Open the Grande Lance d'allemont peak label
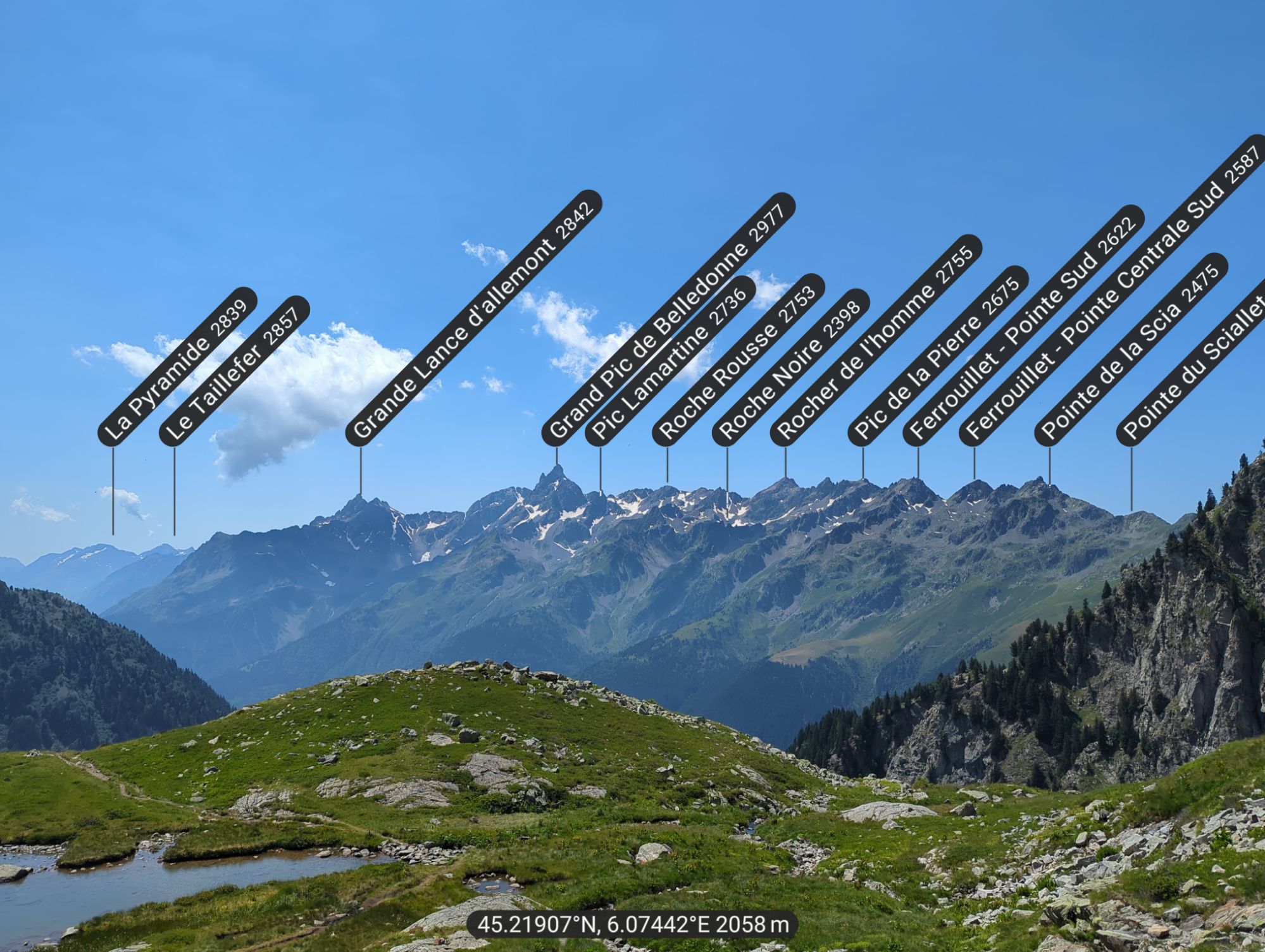This screenshot has height=952, width=1265. coord(473,316)
